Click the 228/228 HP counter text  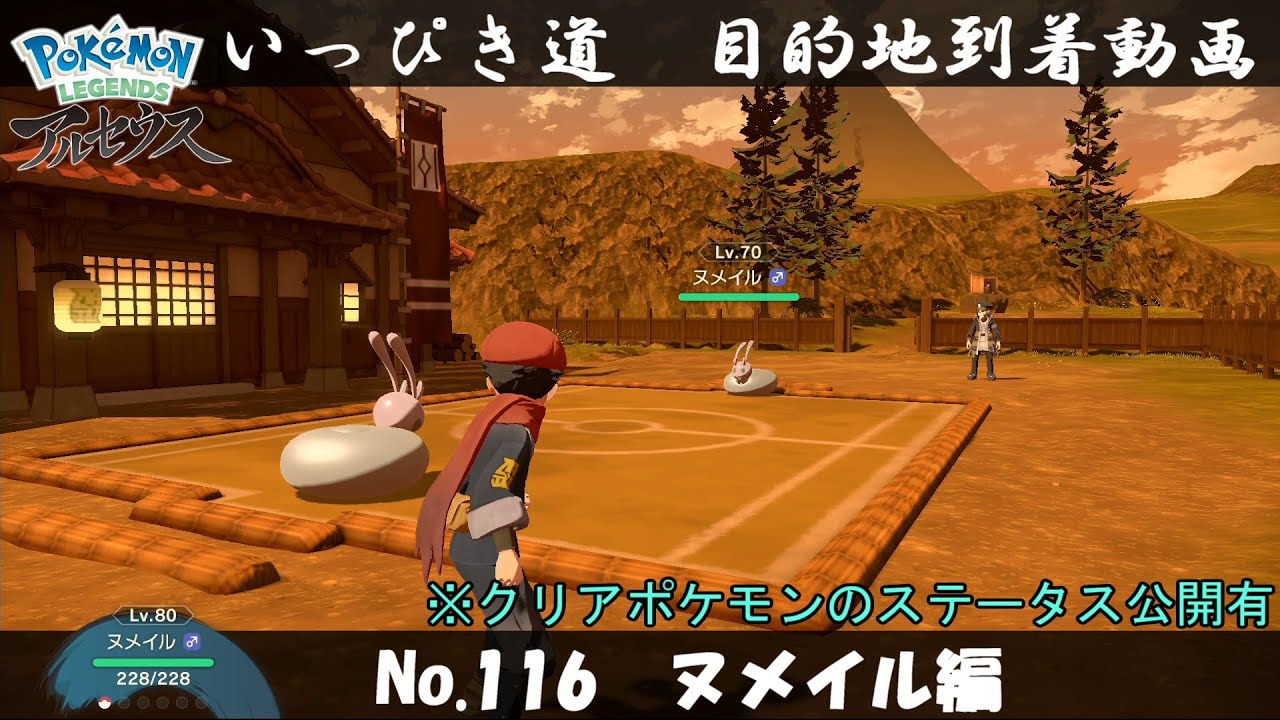coord(152,678)
